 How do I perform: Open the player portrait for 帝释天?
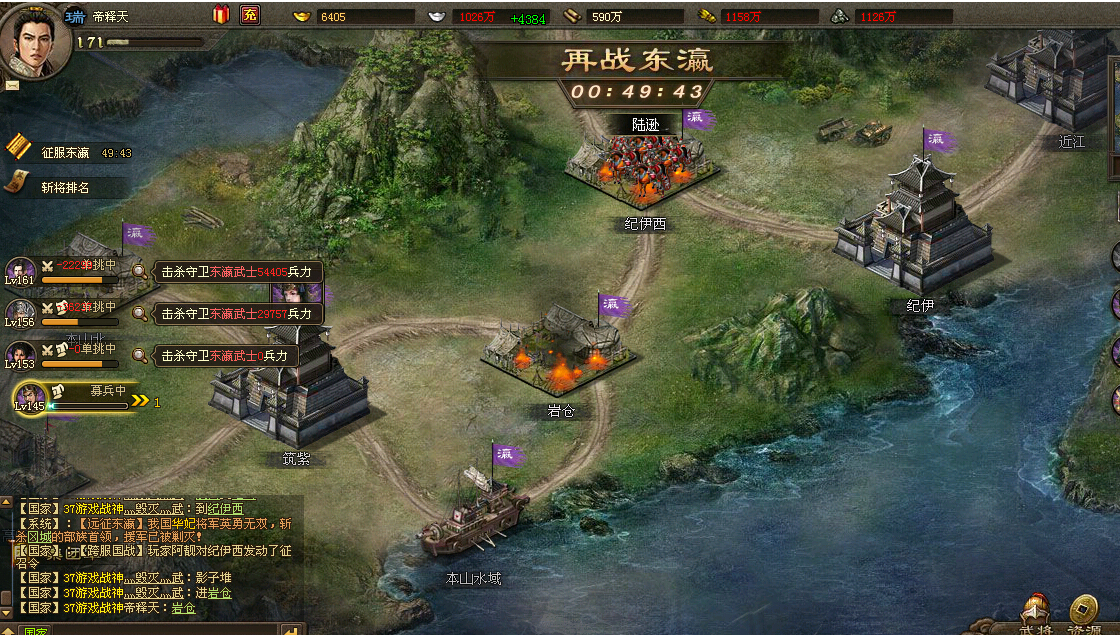(35, 40)
